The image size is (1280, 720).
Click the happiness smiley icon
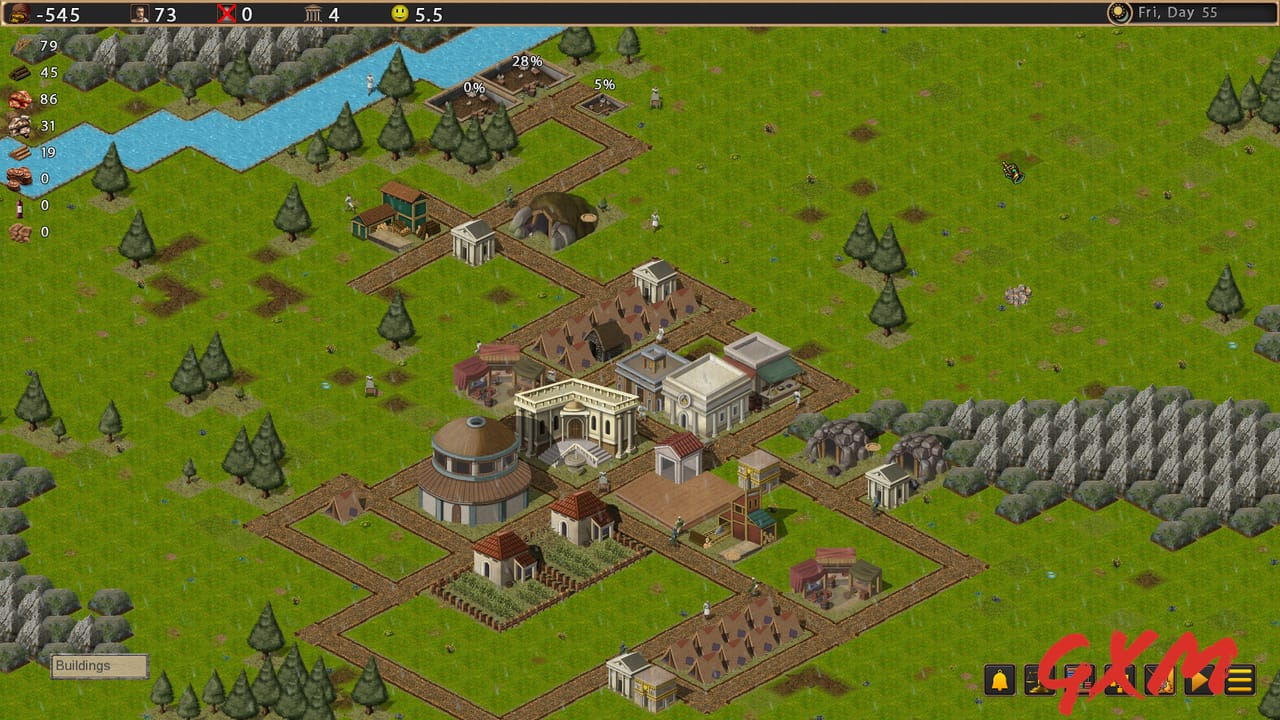(x=400, y=14)
